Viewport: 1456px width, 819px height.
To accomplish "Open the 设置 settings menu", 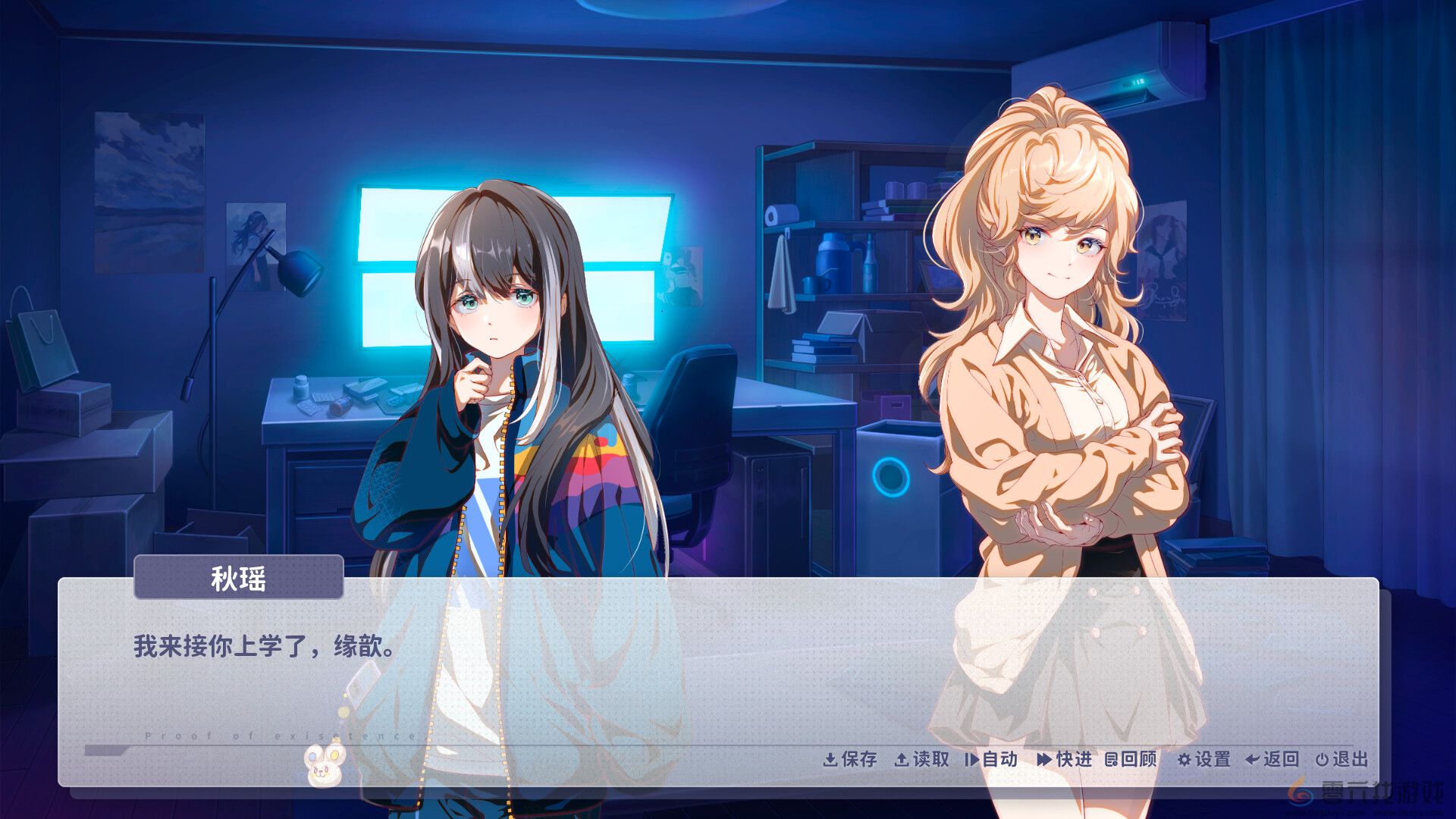I will point(1203,759).
